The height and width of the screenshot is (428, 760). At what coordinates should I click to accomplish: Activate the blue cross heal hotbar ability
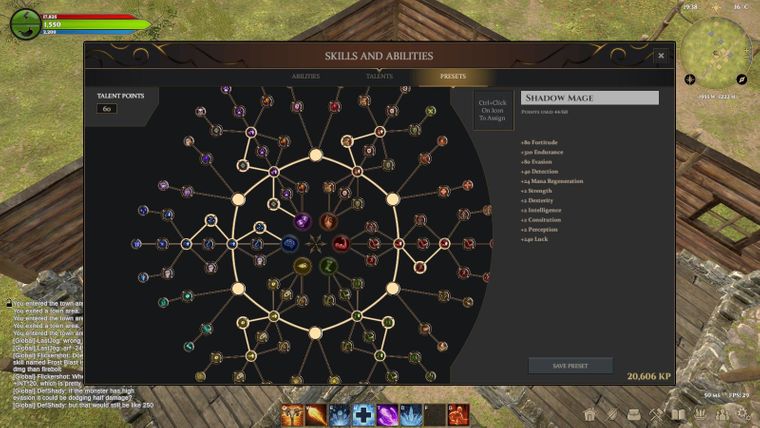click(364, 414)
